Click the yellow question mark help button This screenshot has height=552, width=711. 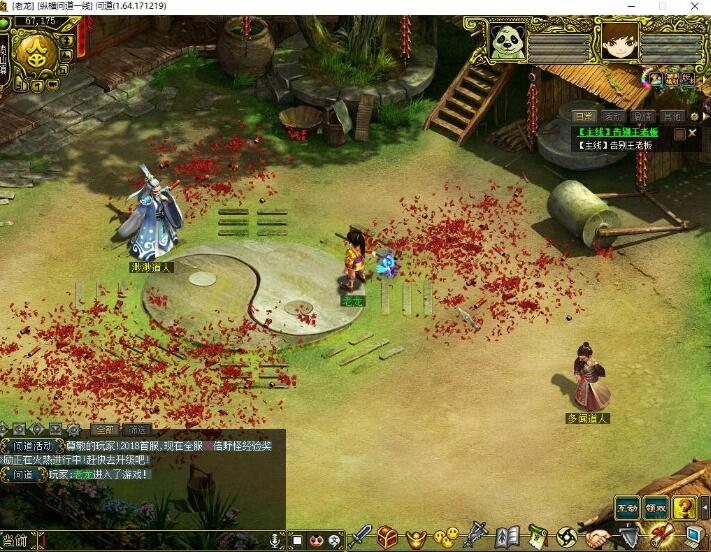tap(684, 507)
